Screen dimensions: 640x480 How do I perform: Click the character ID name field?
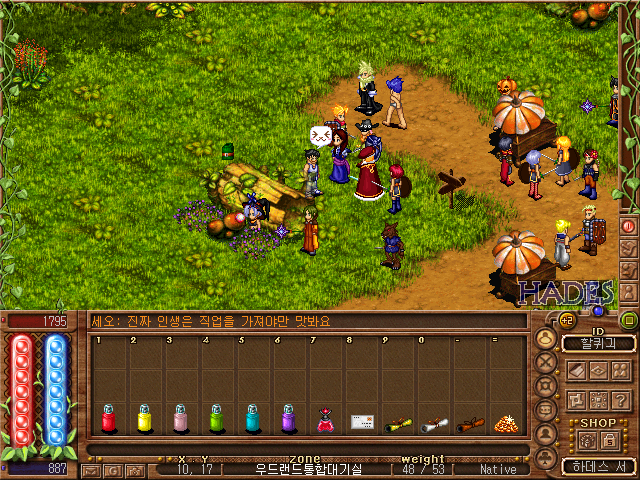(x=599, y=344)
